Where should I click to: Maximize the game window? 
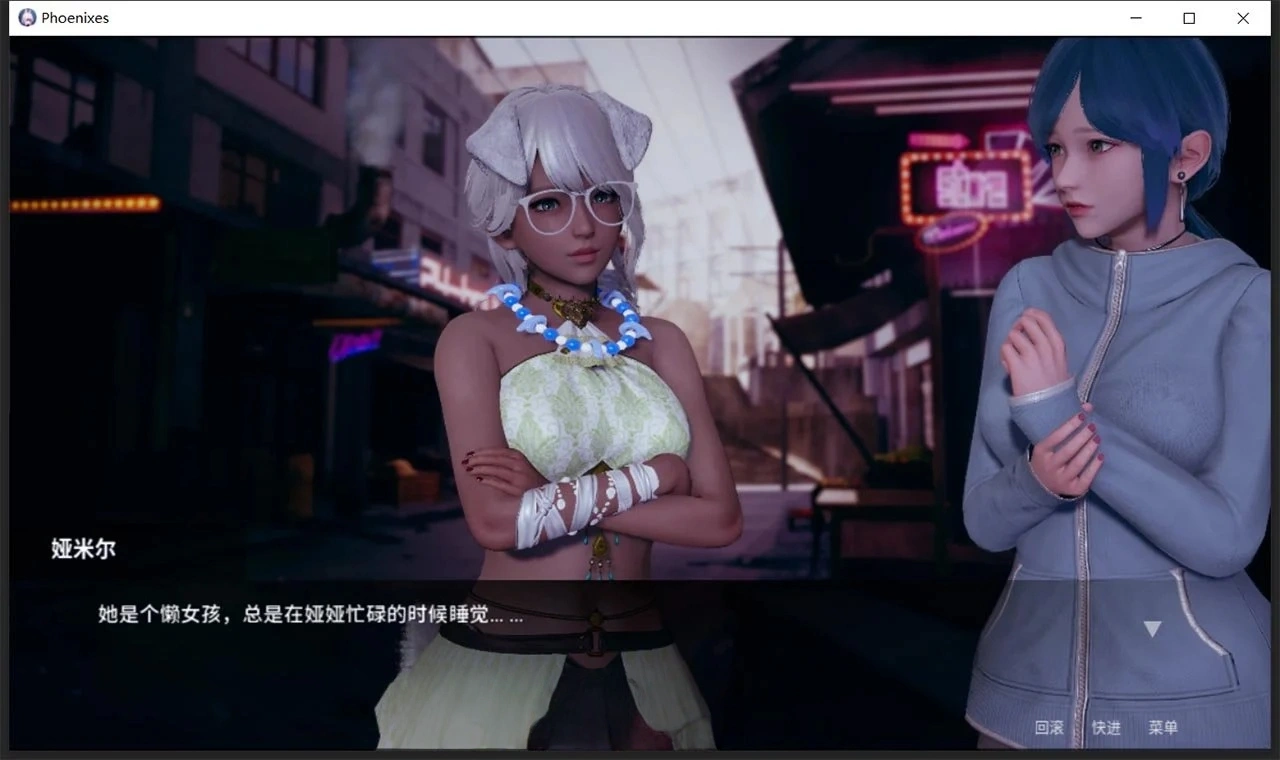[1189, 17]
